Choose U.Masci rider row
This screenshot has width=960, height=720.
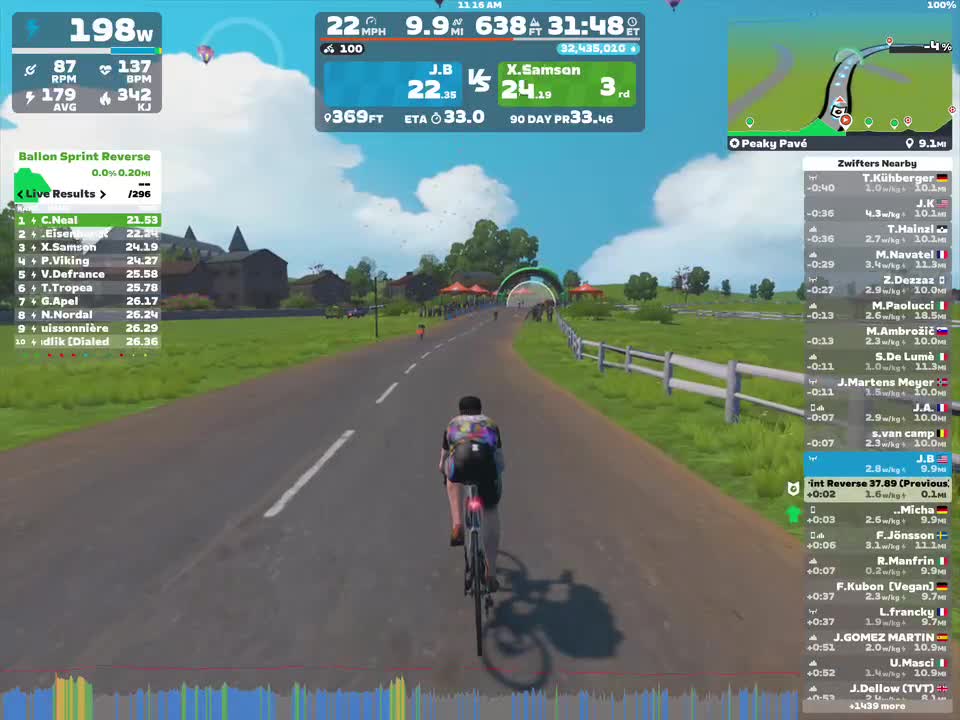[877, 668]
